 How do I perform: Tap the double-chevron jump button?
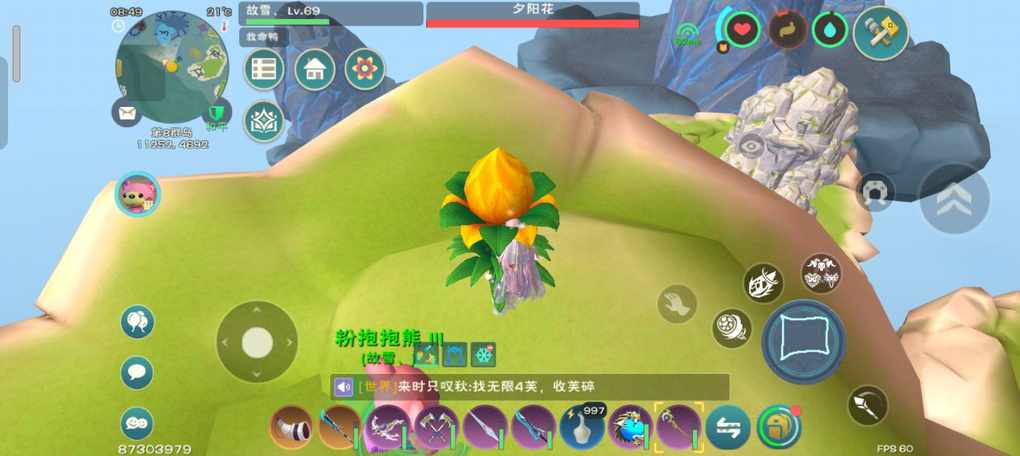tap(954, 199)
